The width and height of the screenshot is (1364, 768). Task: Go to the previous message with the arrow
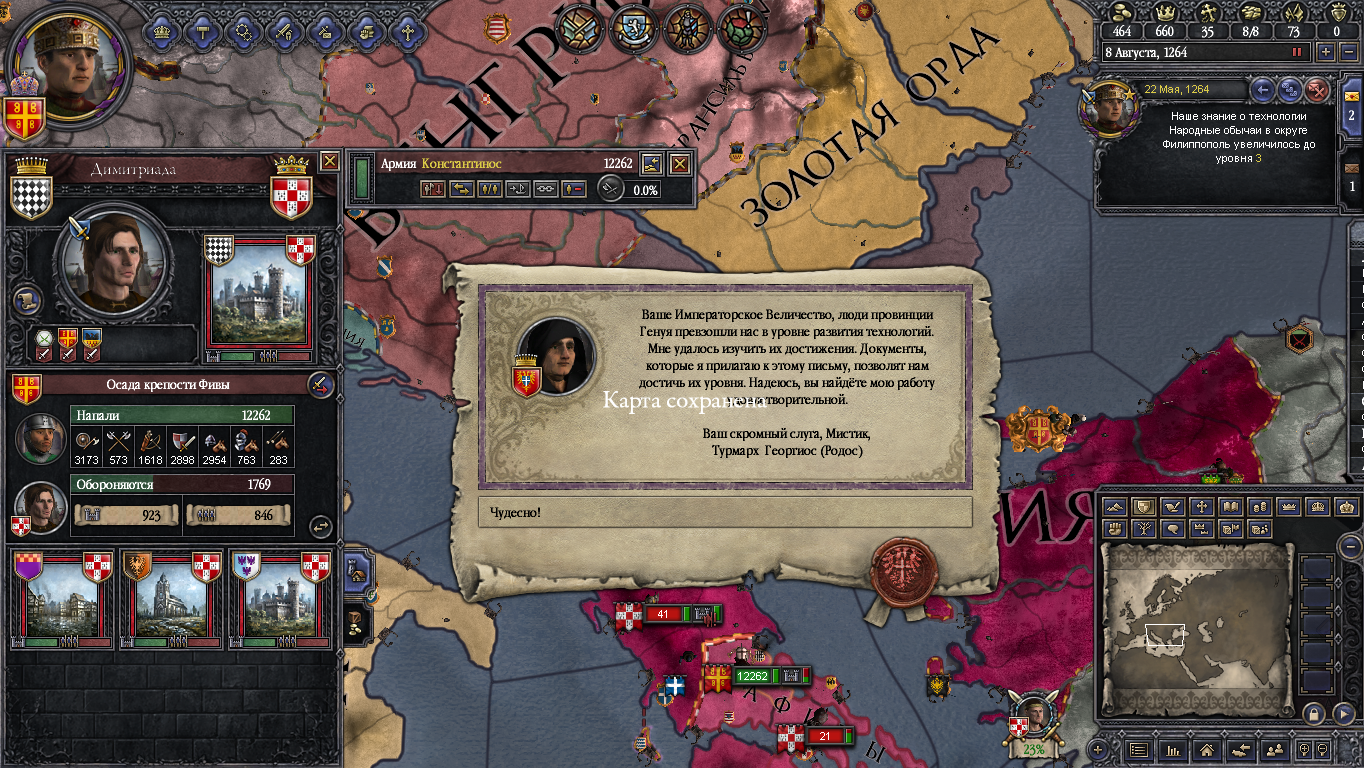click(x=1263, y=91)
